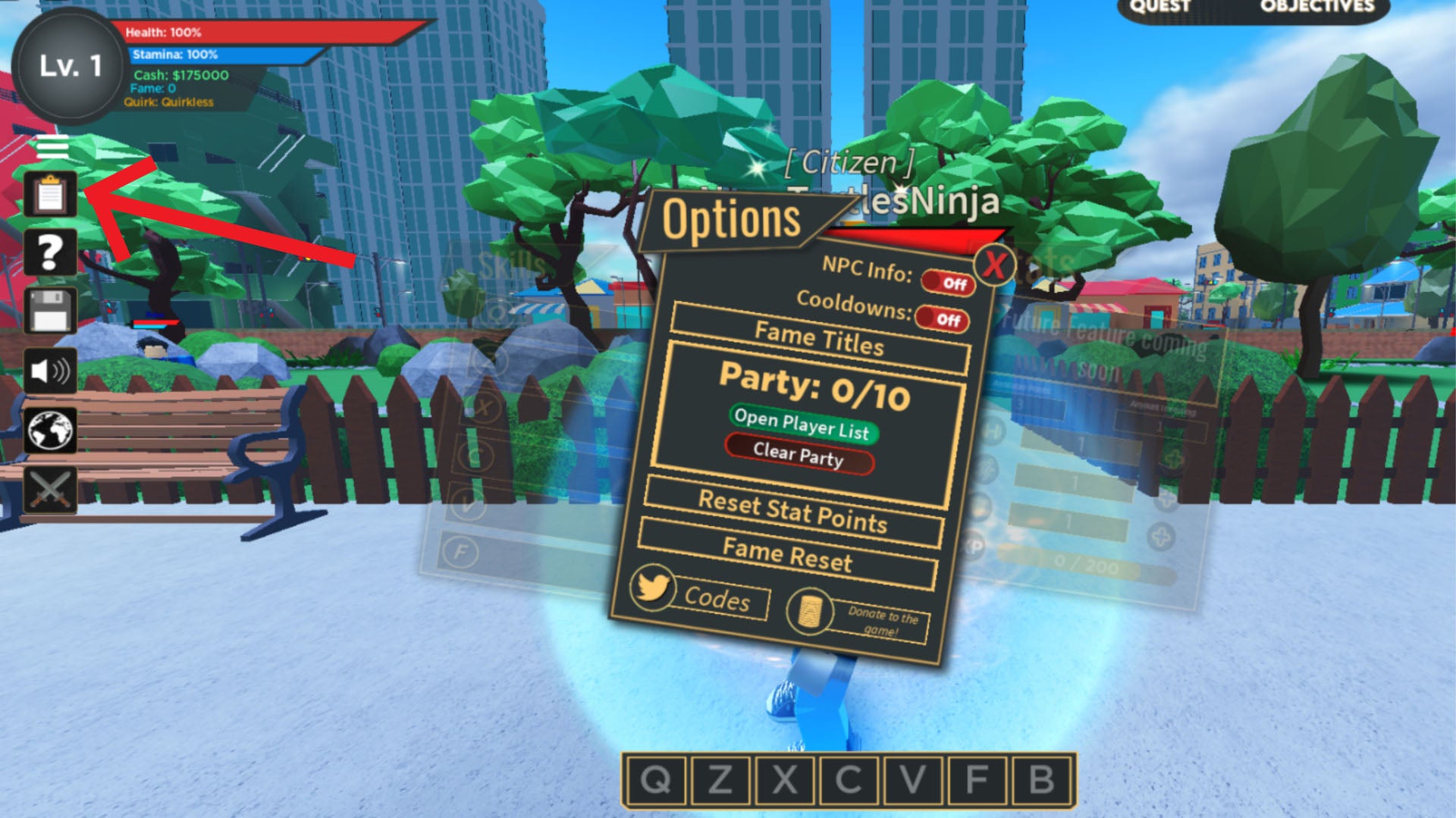
Task: Click the red Health bar
Action: (250, 33)
